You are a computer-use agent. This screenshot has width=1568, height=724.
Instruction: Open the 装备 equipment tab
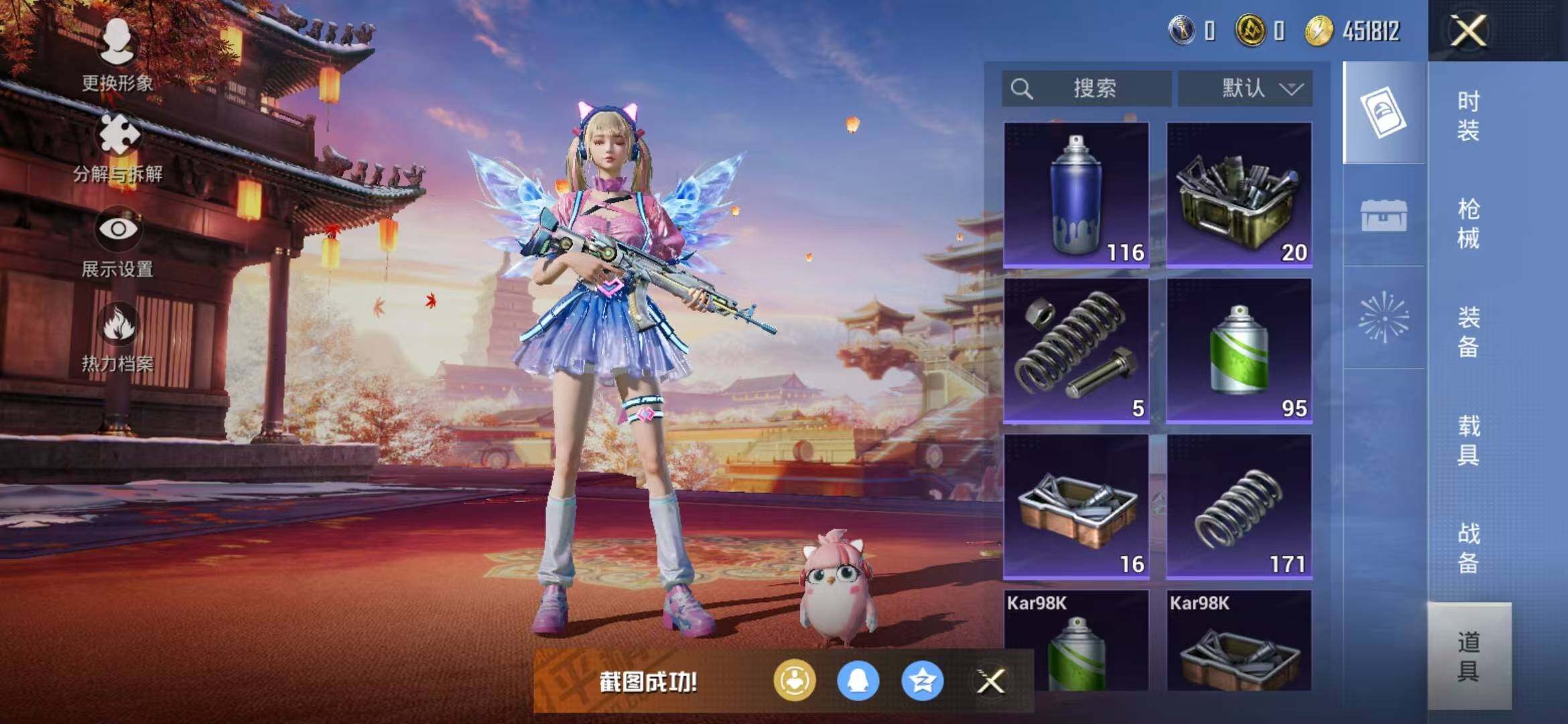[1468, 332]
